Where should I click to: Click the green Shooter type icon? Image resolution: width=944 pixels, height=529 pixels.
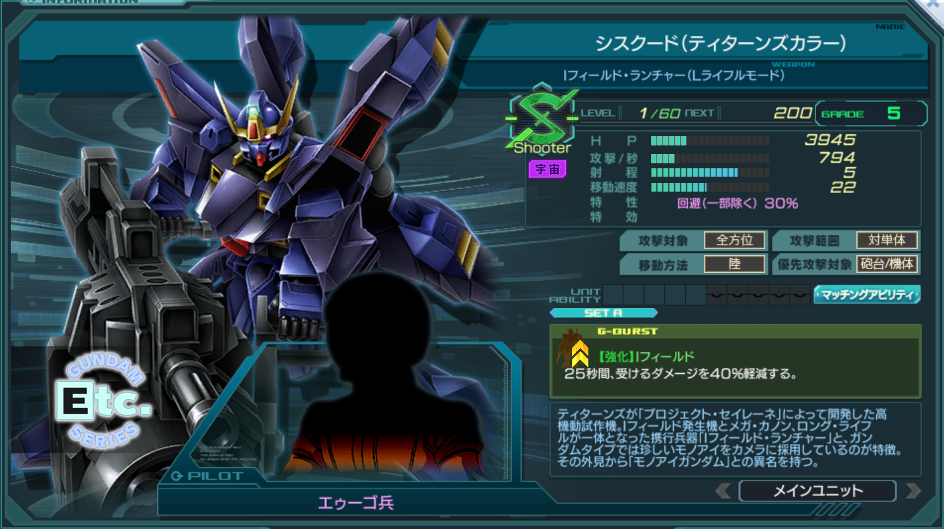[542, 124]
